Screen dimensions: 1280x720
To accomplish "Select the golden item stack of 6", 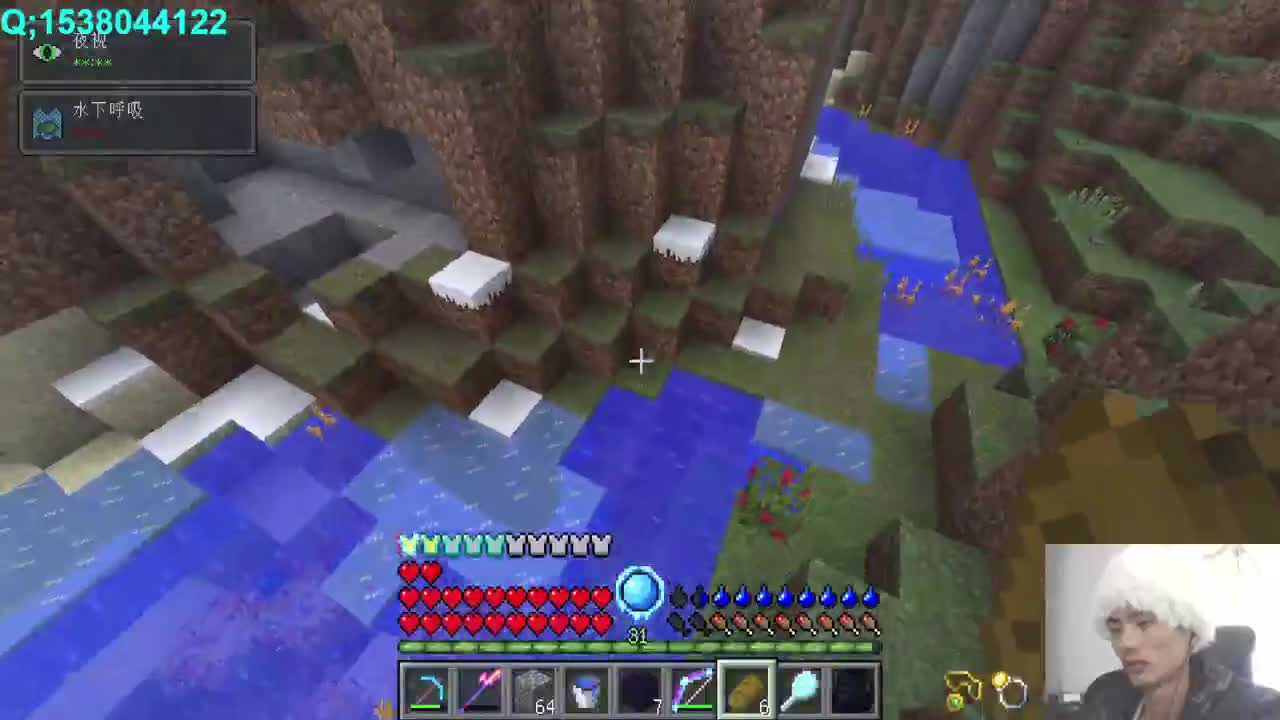I will click(748, 688).
